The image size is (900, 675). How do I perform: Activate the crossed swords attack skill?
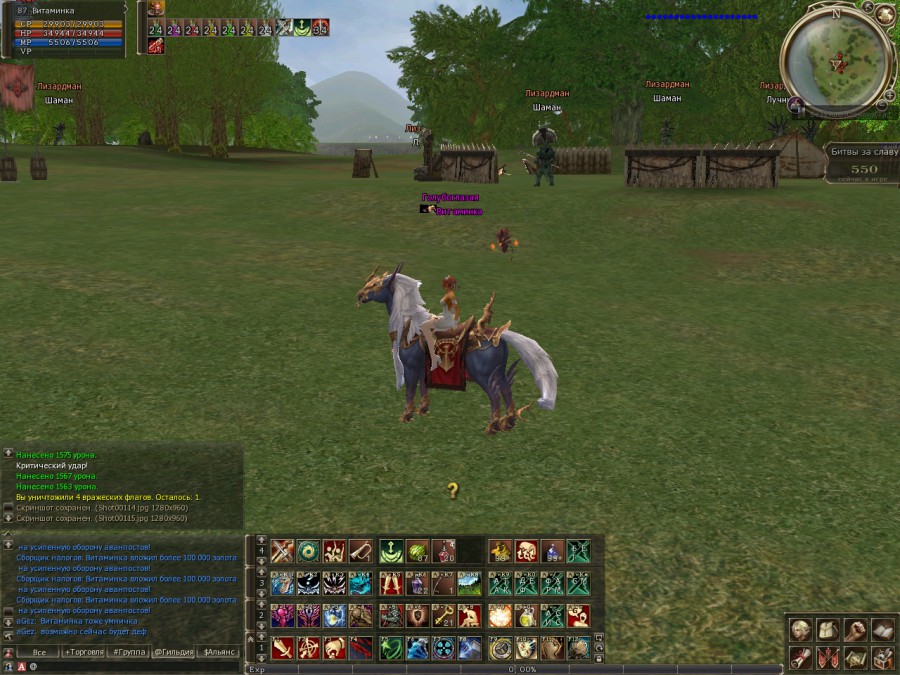pos(282,551)
